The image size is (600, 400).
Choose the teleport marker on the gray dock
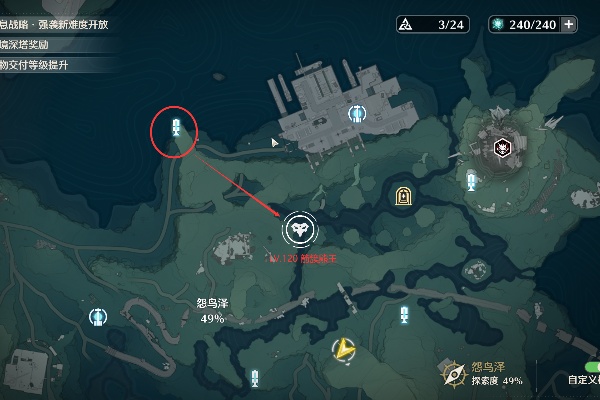coord(356,115)
